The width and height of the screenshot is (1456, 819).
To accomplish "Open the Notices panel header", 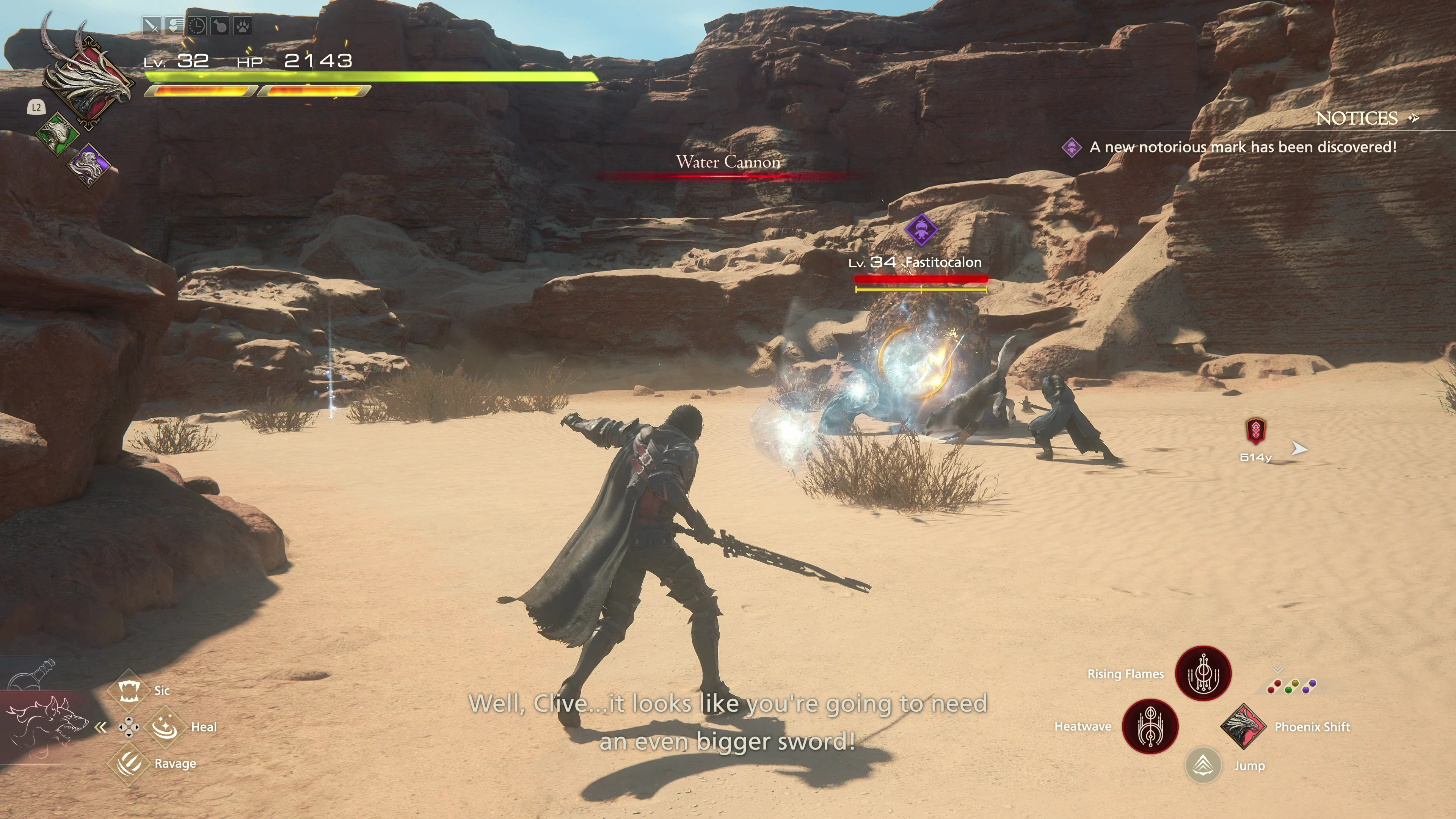I will [1357, 118].
